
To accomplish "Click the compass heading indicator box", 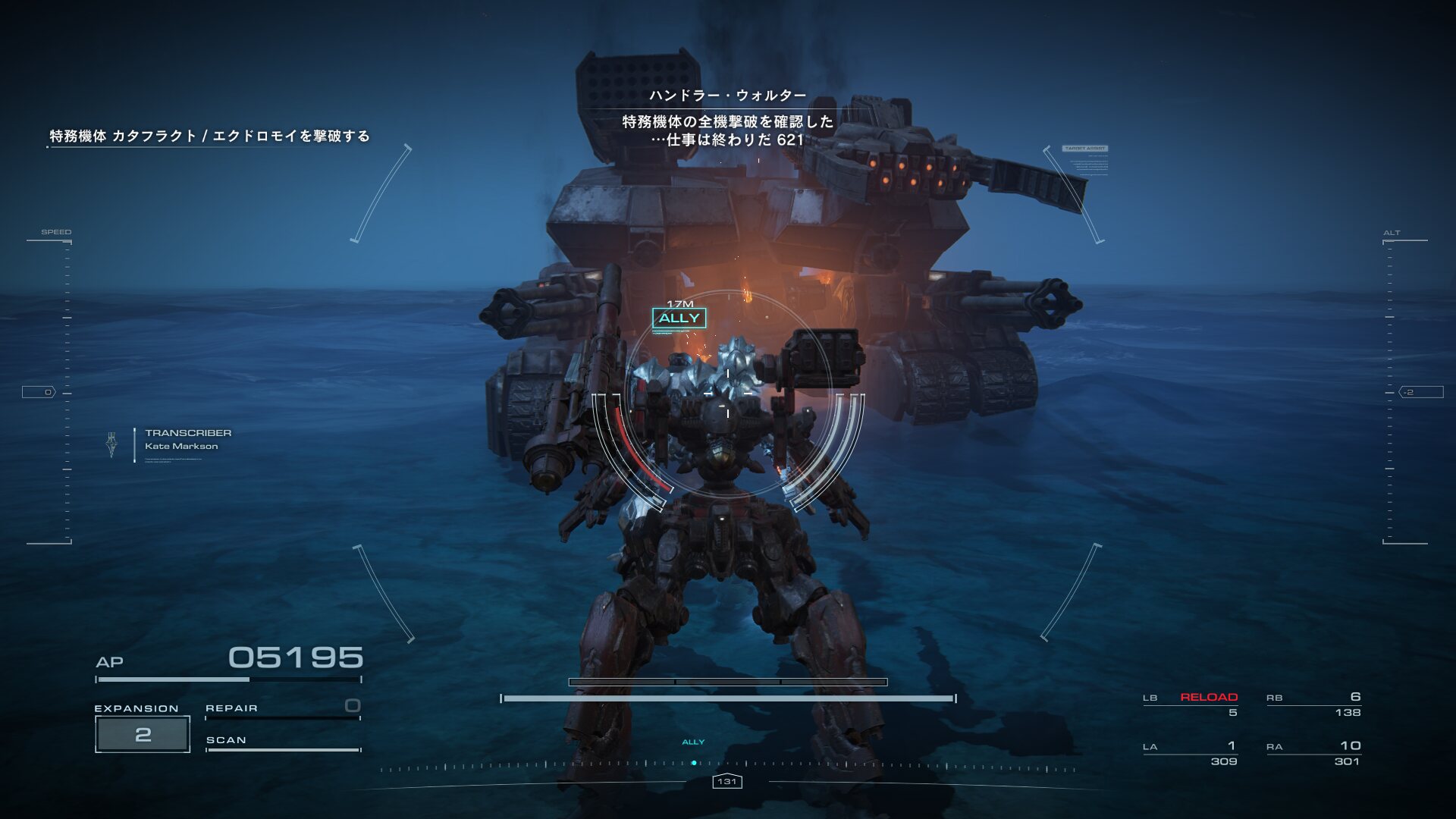I will pyautogui.click(x=726, y=782).
